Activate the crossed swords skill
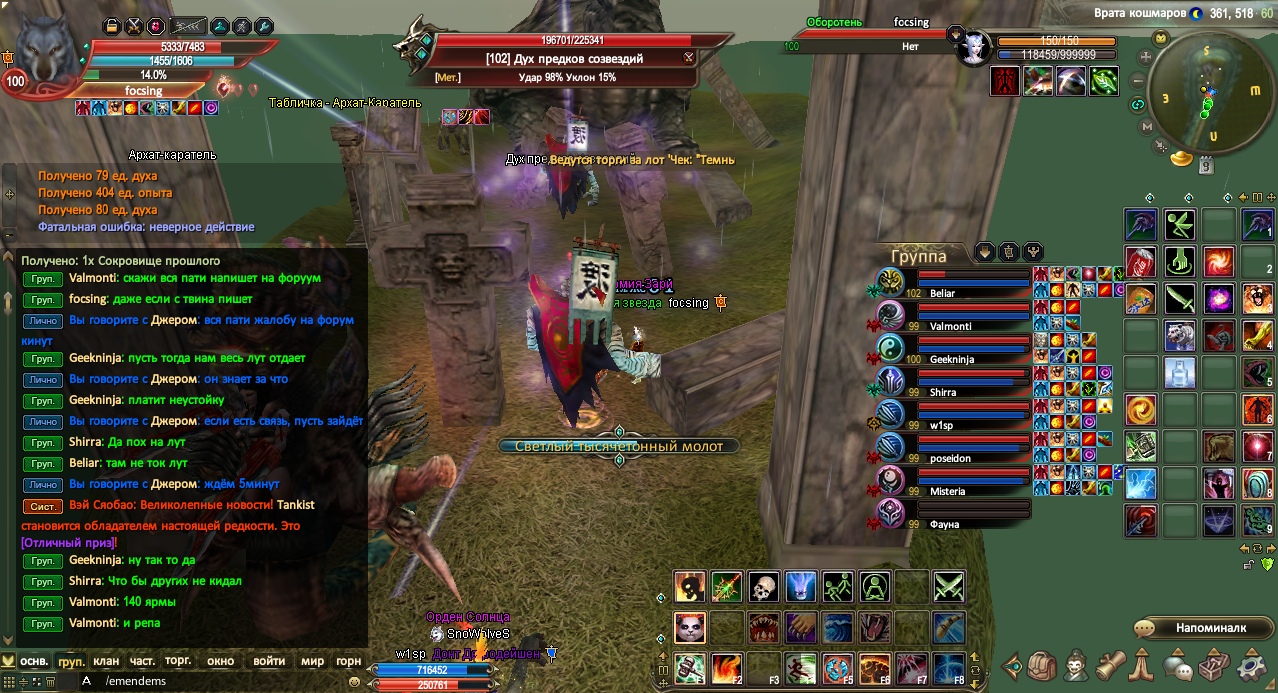This screenshot has width=1278, height=693. 948,587
